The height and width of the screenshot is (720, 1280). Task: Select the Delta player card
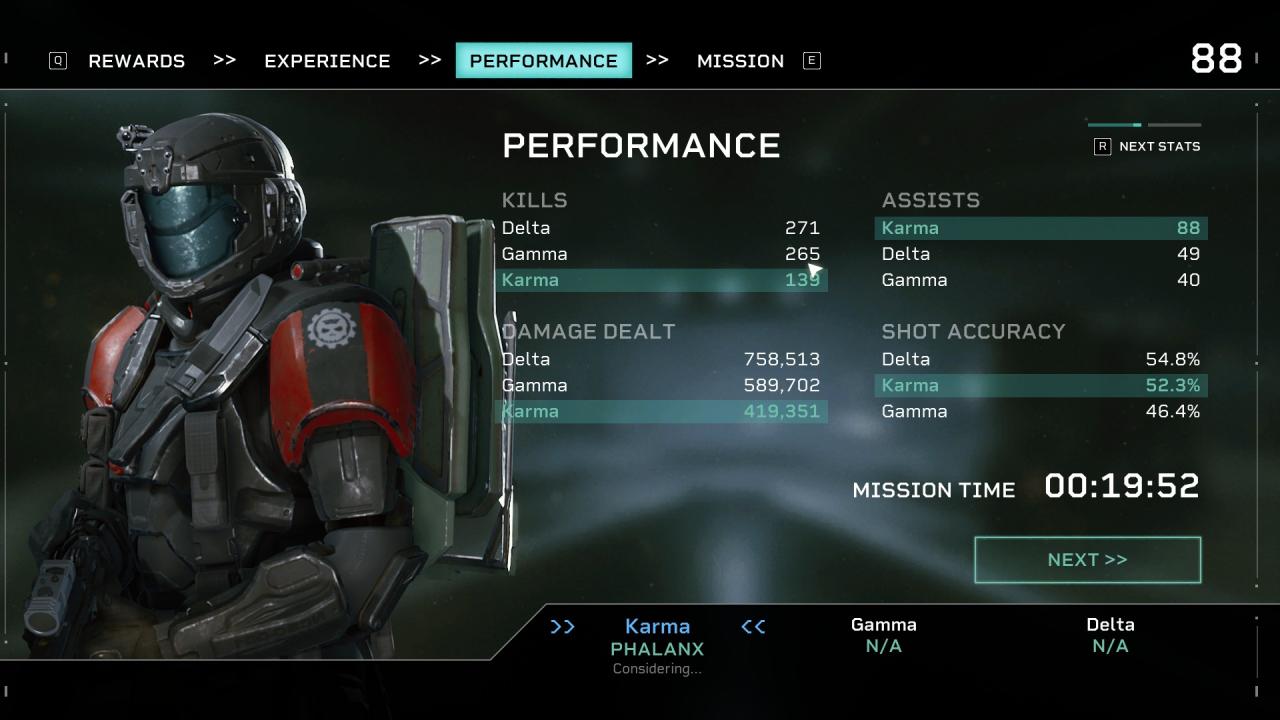(x=1110, y=635)
